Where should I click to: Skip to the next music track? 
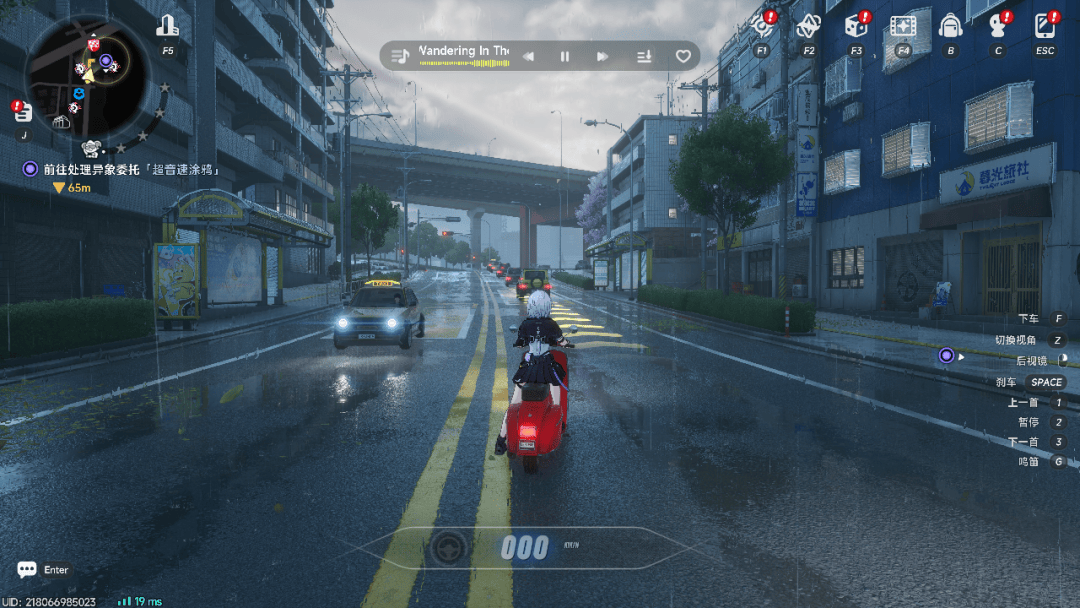pos(602,56)
